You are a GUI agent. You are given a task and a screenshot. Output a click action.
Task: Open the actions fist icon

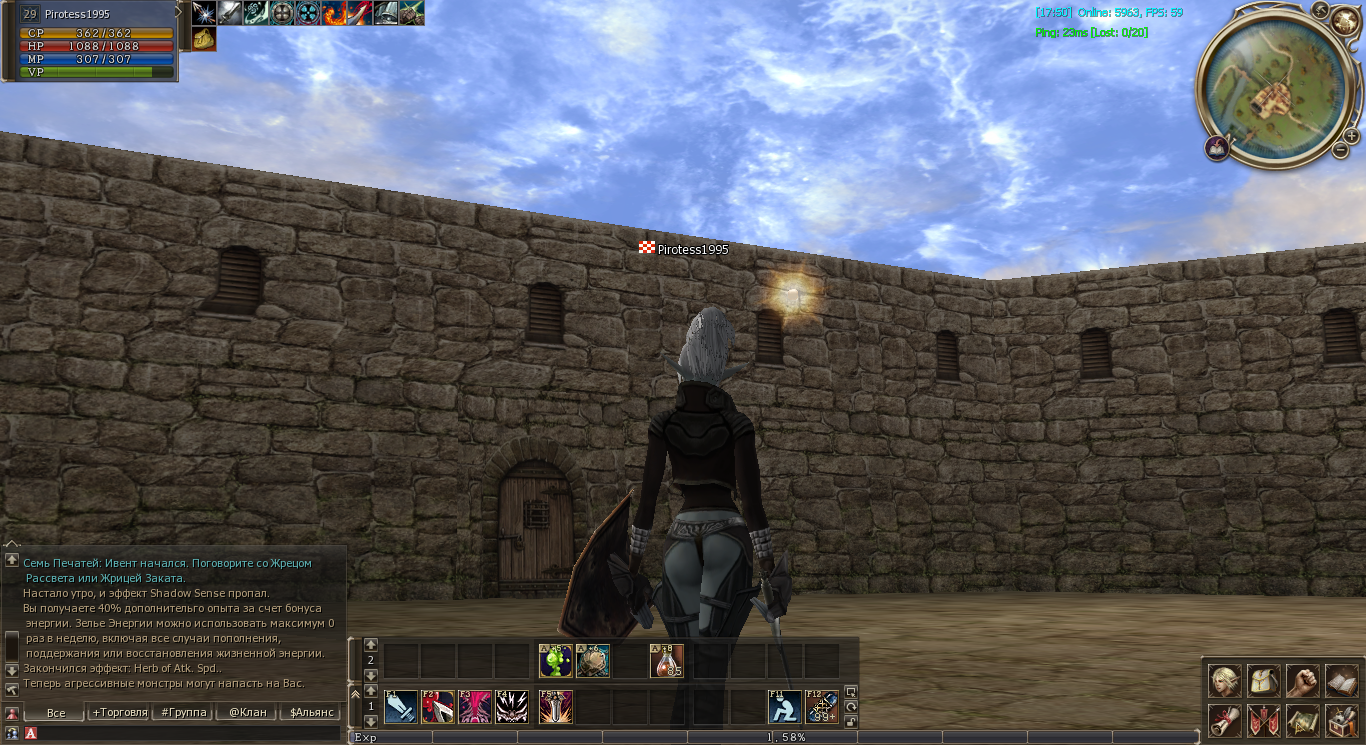[1302, 681]
